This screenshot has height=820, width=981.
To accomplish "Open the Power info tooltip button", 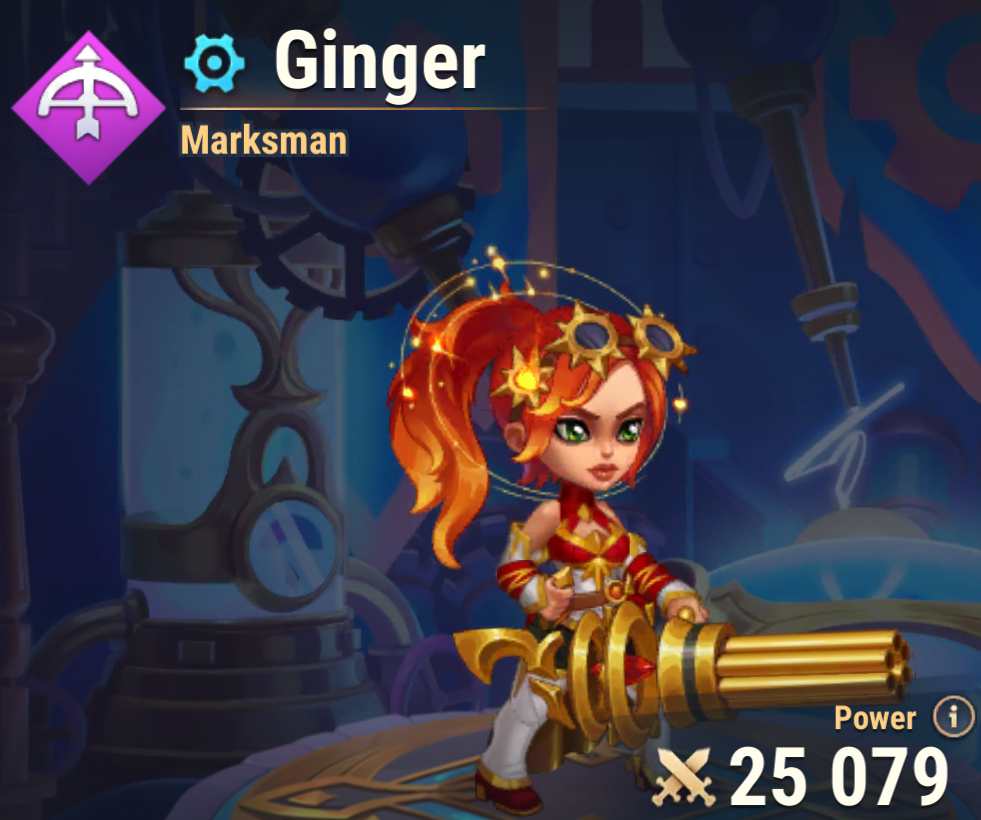I will tap(953, 716).
